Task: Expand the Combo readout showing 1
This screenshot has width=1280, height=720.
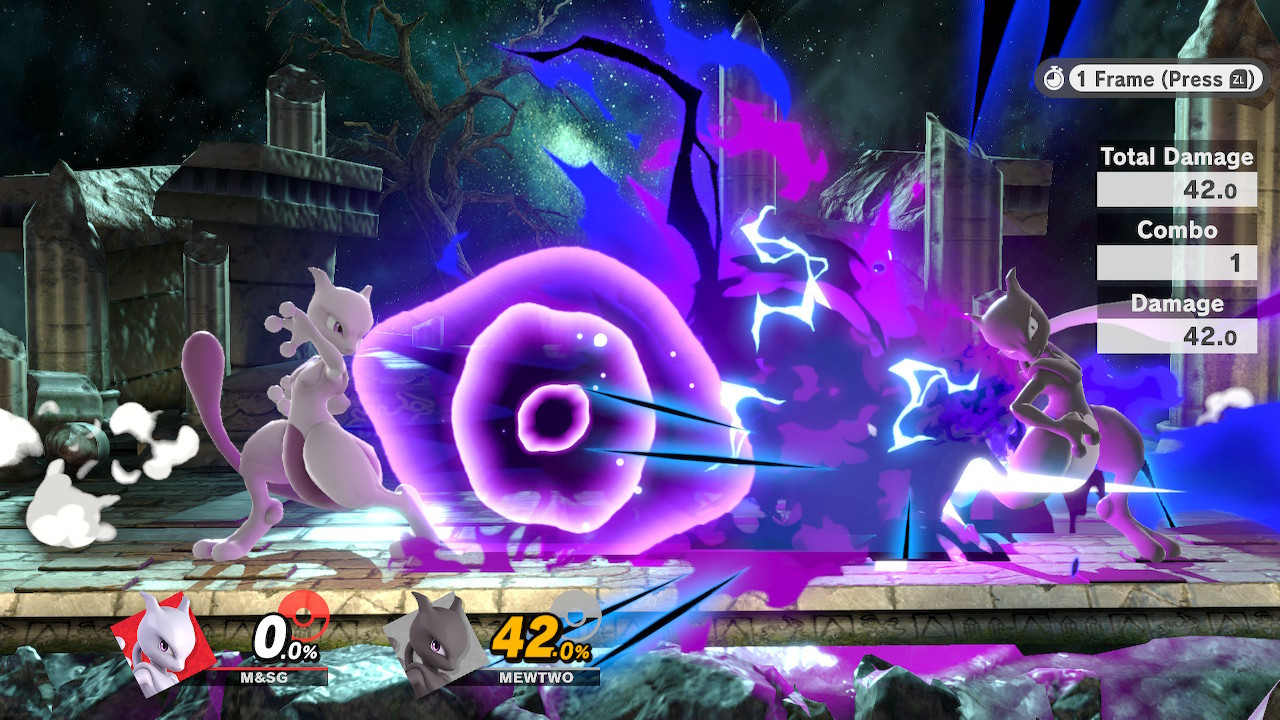Action: [x=1176, y=263]
